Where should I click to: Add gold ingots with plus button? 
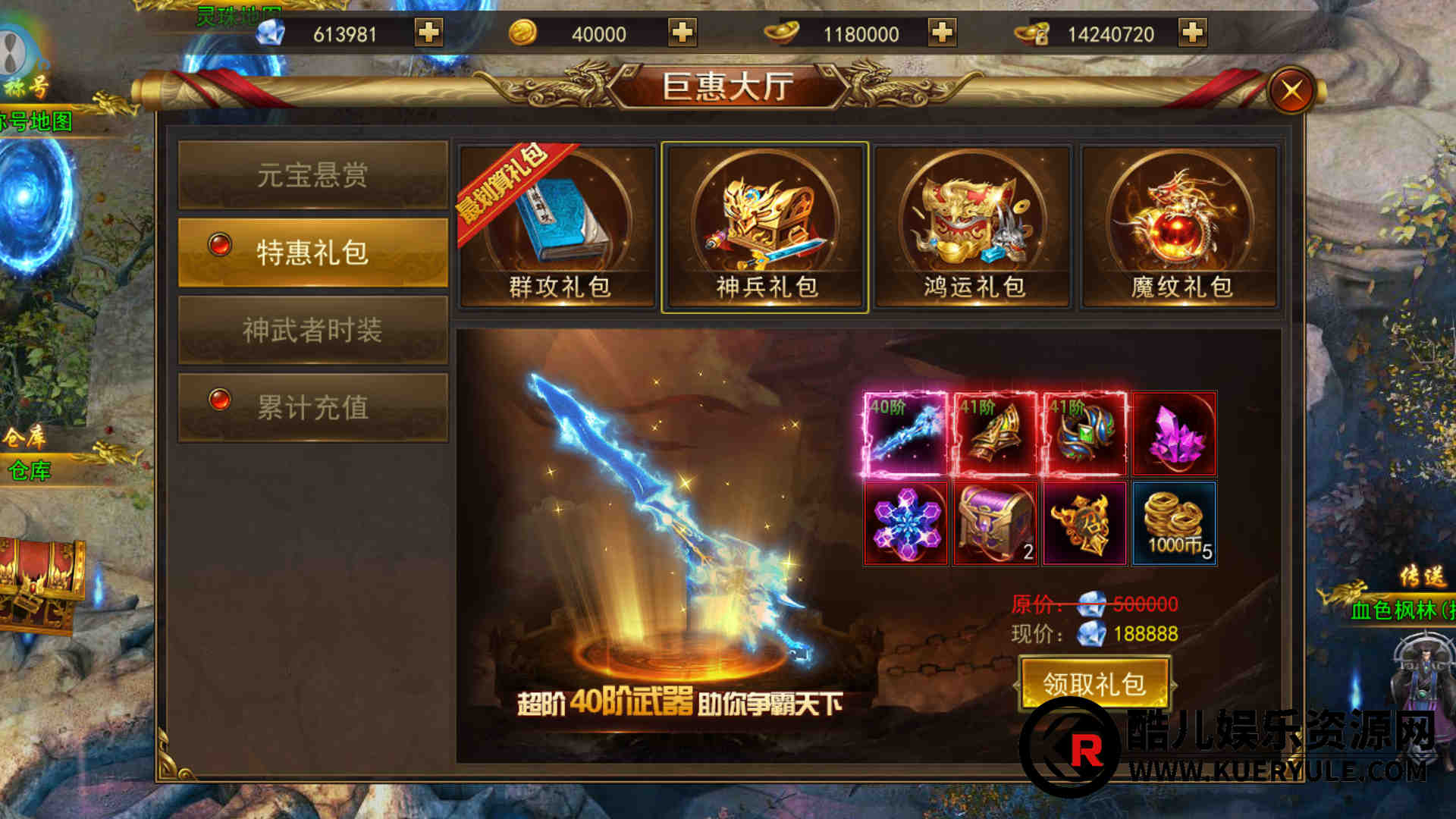(942, 33)
